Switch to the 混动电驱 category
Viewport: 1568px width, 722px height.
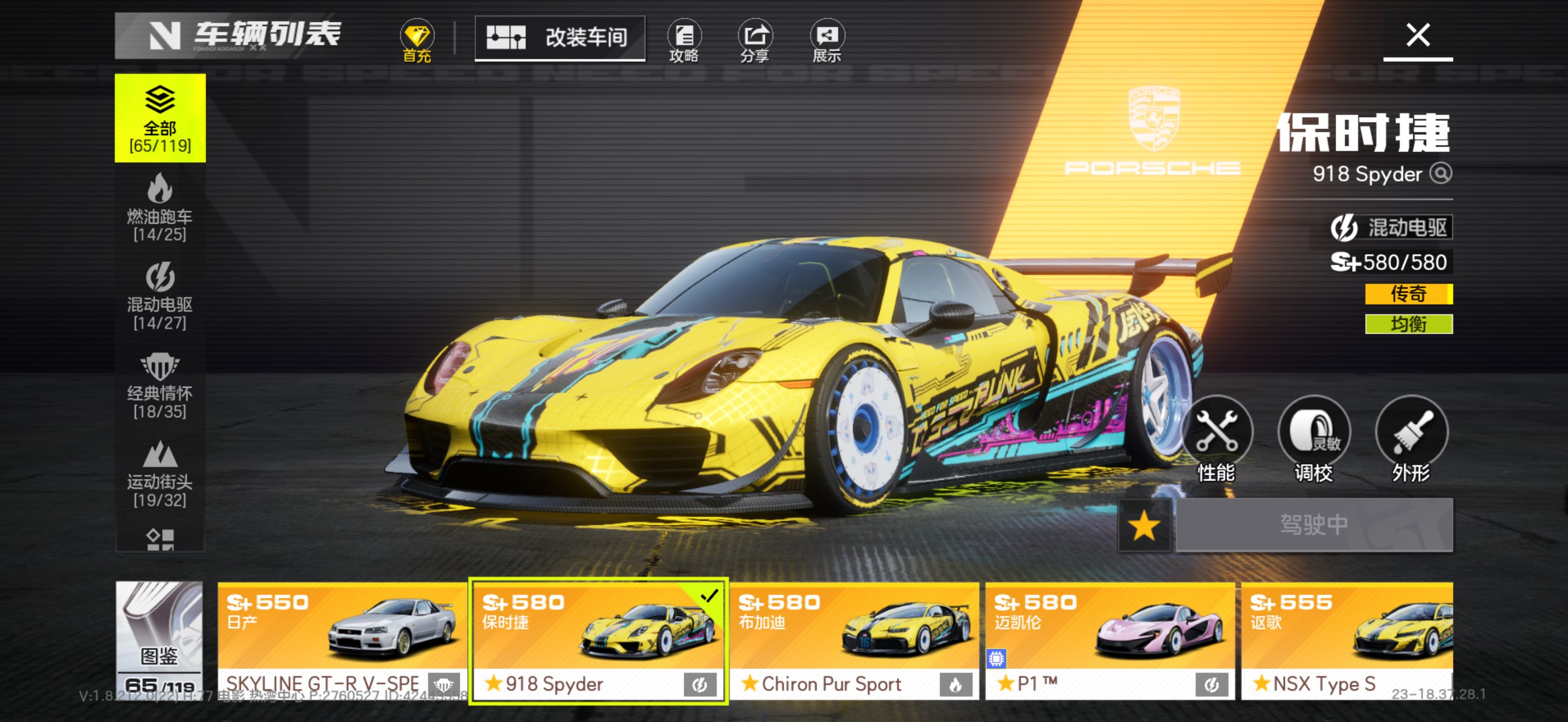[x=160, y=296]
